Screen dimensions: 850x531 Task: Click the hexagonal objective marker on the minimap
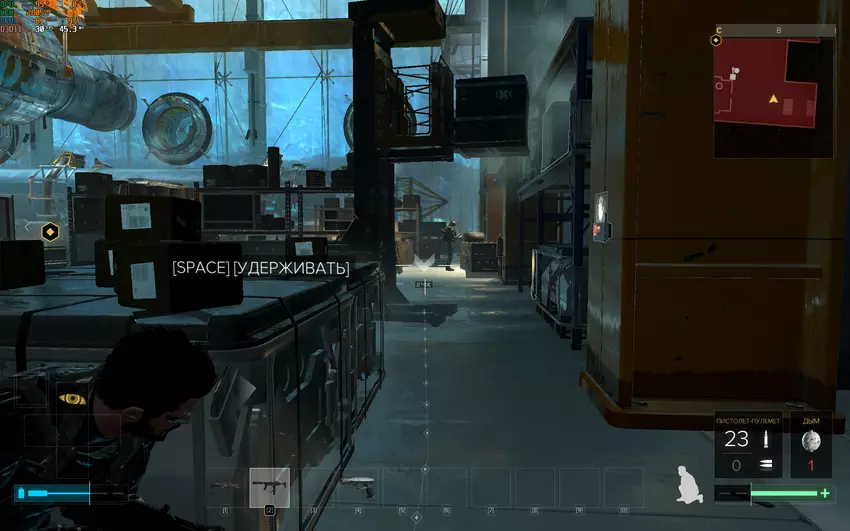point(716,41)
